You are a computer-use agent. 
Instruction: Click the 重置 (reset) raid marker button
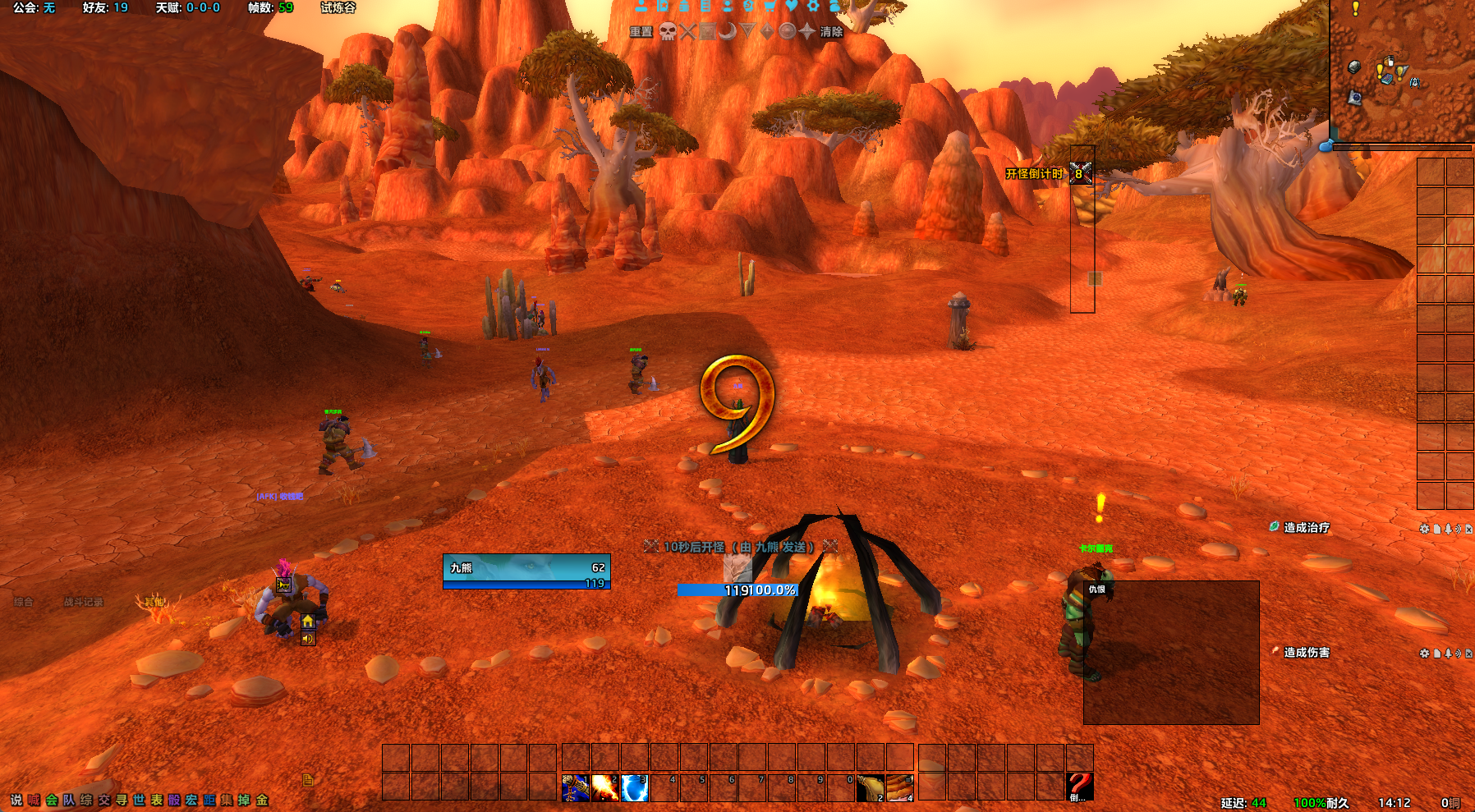641,32
